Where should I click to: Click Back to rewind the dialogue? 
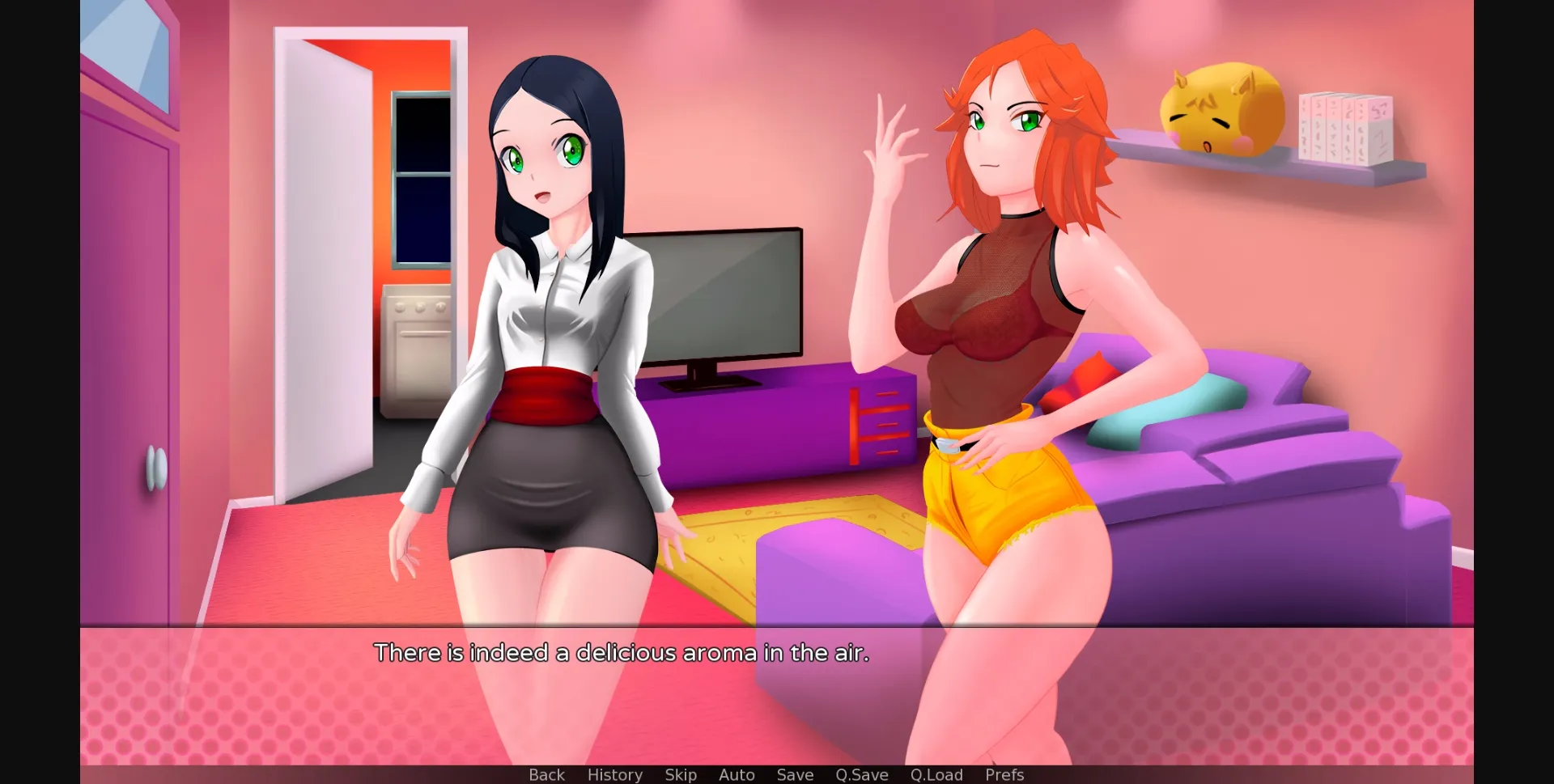pos(547,774)
